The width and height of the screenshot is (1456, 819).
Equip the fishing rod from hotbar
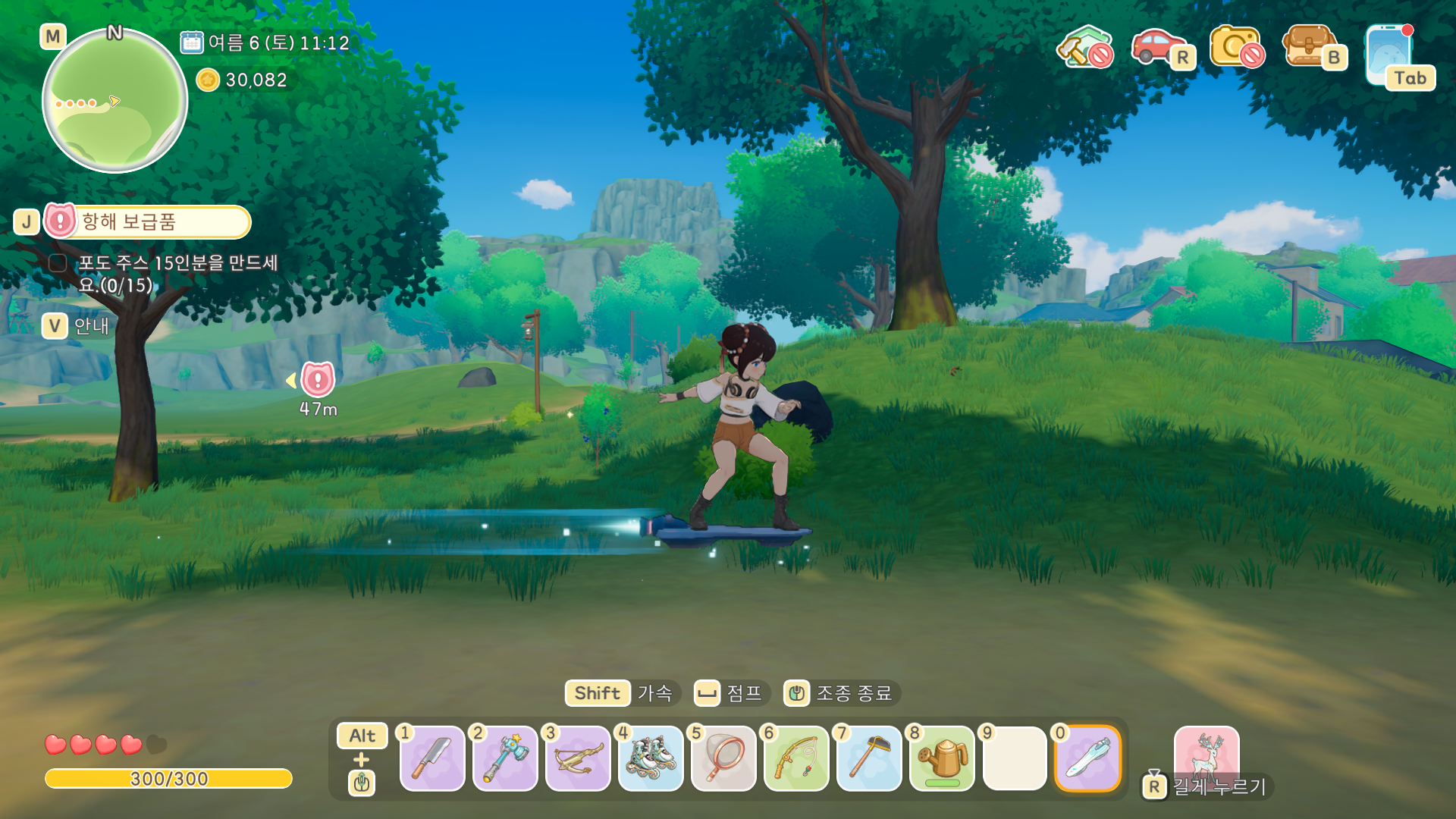coord(796,758)
